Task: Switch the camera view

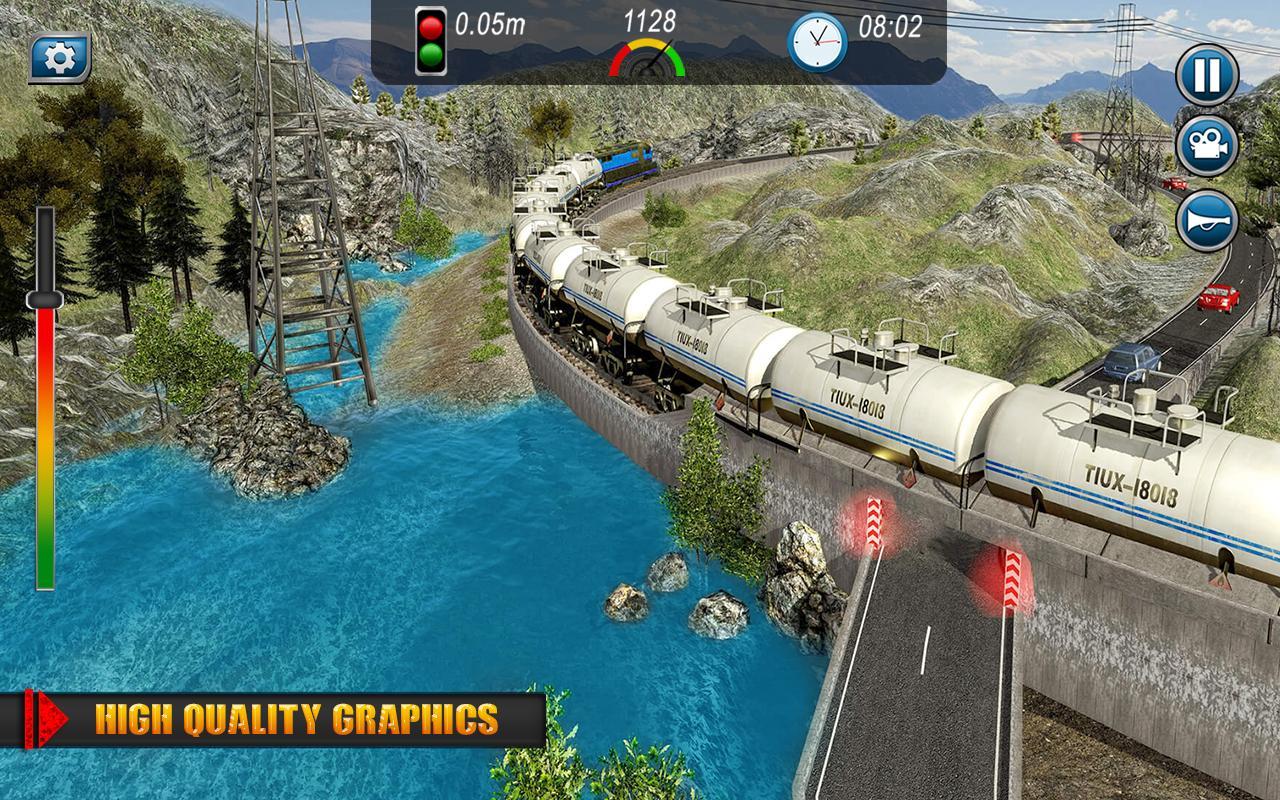Action: click(1207, 147)
